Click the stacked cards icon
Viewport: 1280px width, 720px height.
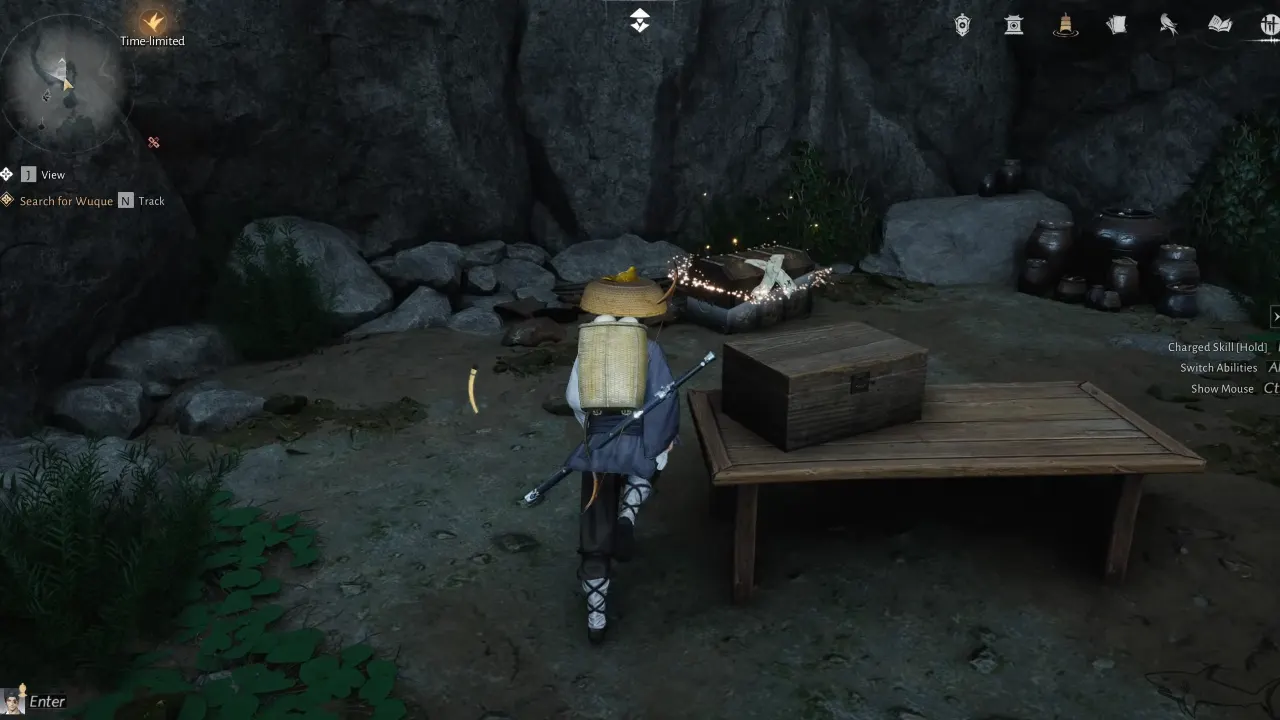pos(1116,25)
